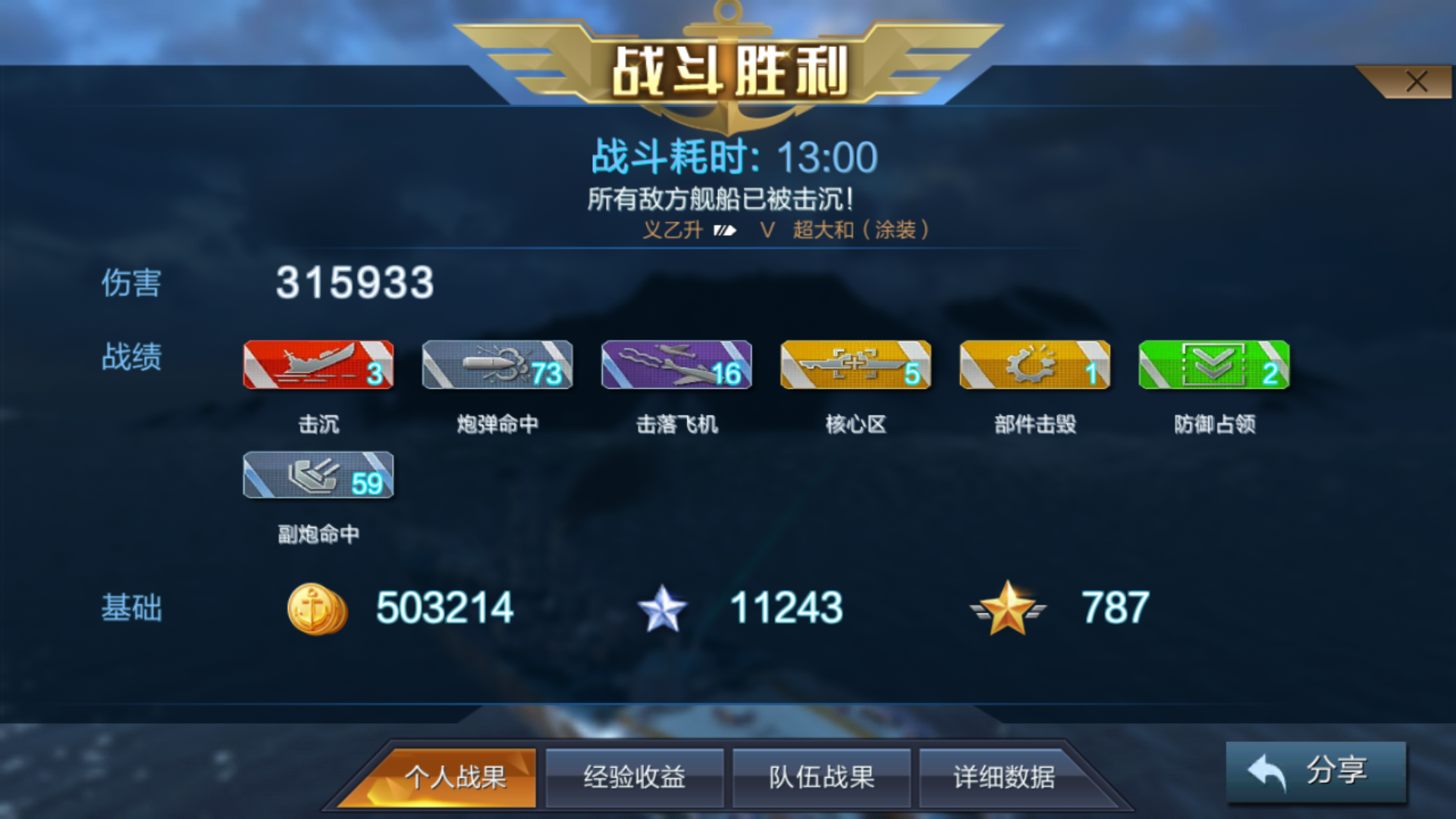Image resolution: width=1456 pixels, height=819 pixels.
Task: Click the fast-forward arrows beside 义乙升
Action: pyautogui.click(x=726, y=231)
